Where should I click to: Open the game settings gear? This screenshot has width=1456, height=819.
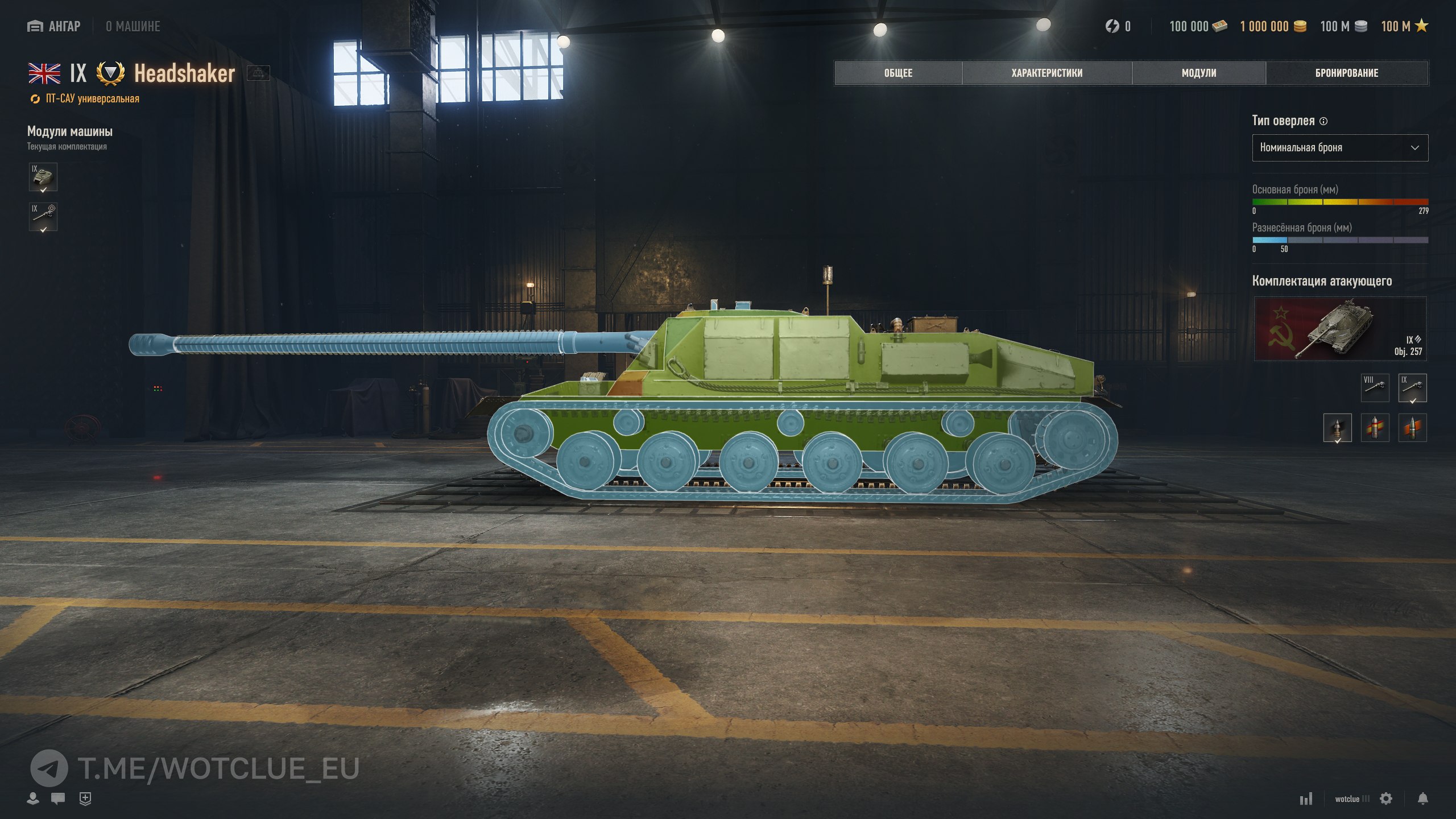pos(1386,799)
